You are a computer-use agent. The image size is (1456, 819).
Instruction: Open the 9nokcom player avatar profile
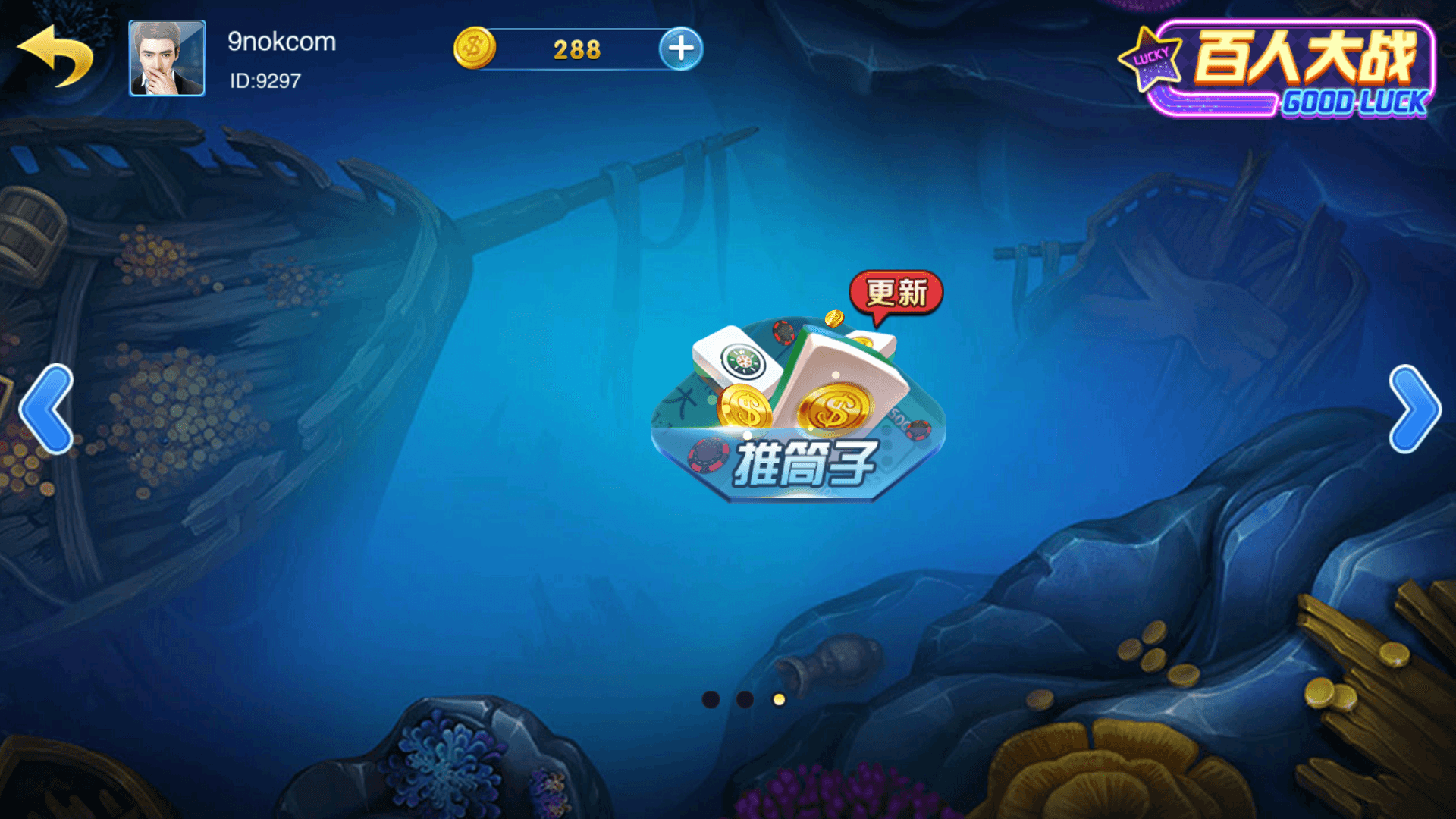(167, 58)
